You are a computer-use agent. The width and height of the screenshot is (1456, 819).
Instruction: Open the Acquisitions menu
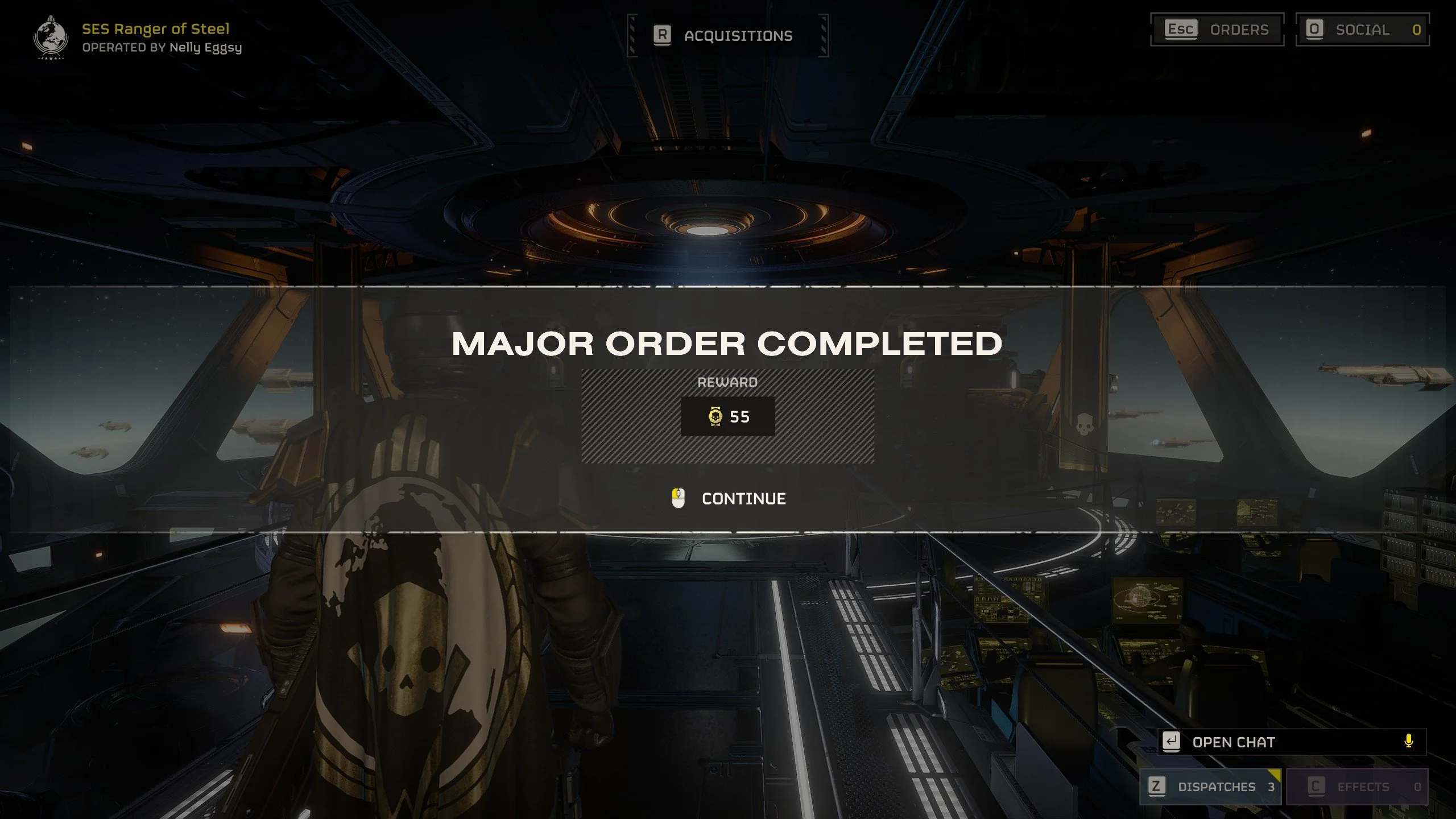tap(727, 36)
